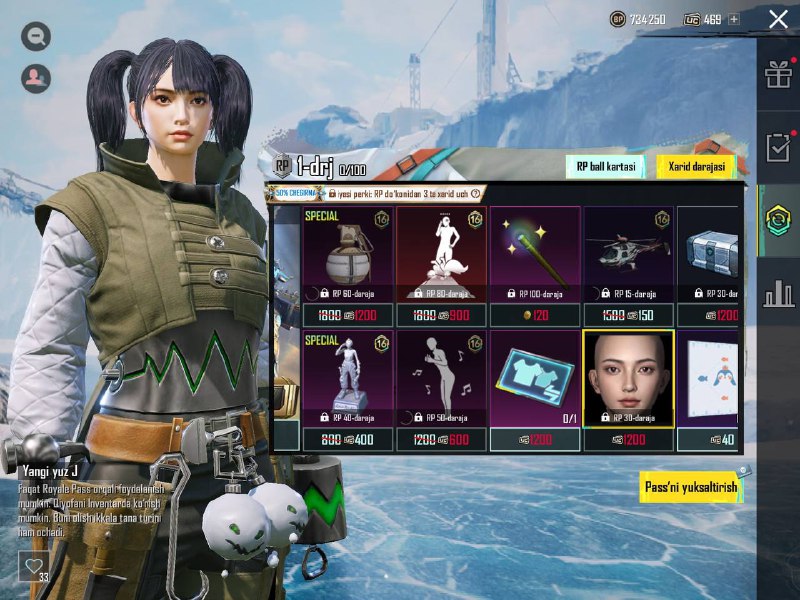Image resolution: width=800 pixels, height=600 pixels.
Task: Close the Royale Pass shop screen
Action: click(x=778, y=18)
